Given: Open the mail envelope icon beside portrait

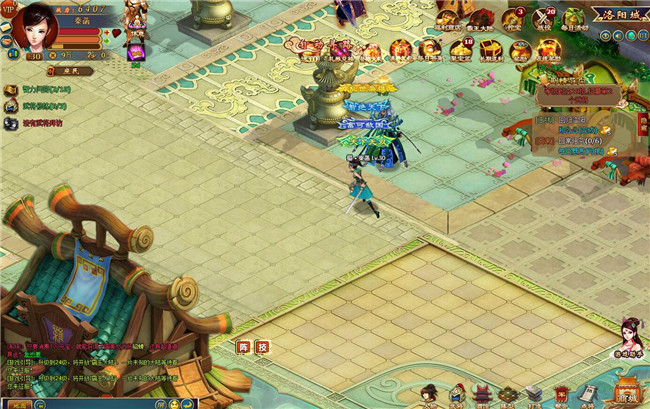Looking at the screenshot, I should pos(6,28).
